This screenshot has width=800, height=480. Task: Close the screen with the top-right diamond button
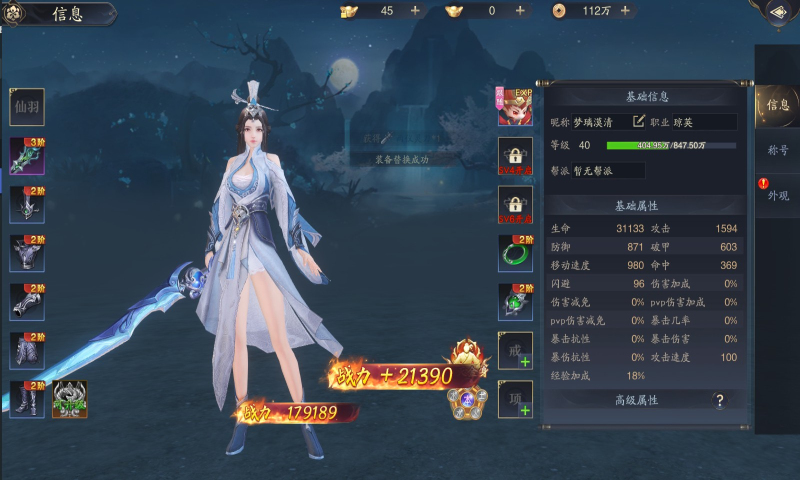coord(777,12)
